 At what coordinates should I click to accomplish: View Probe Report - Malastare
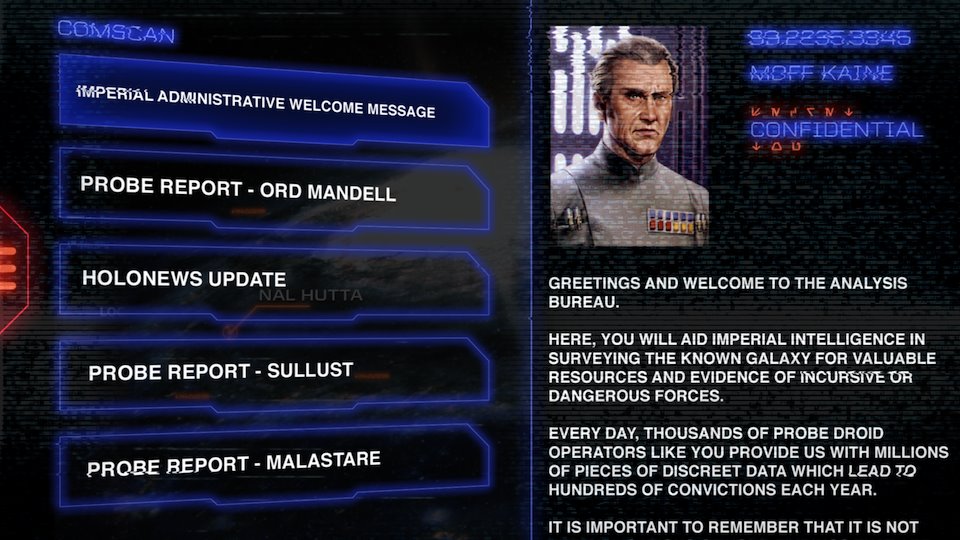pos(272,465)
